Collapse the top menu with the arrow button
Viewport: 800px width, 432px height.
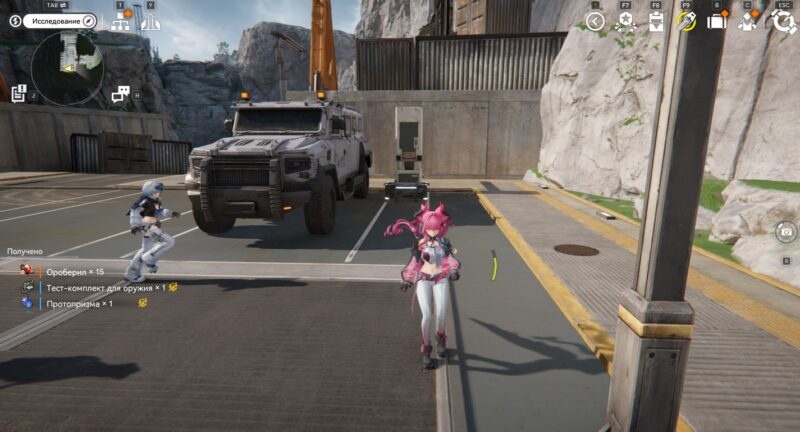[x=595, y=21]
